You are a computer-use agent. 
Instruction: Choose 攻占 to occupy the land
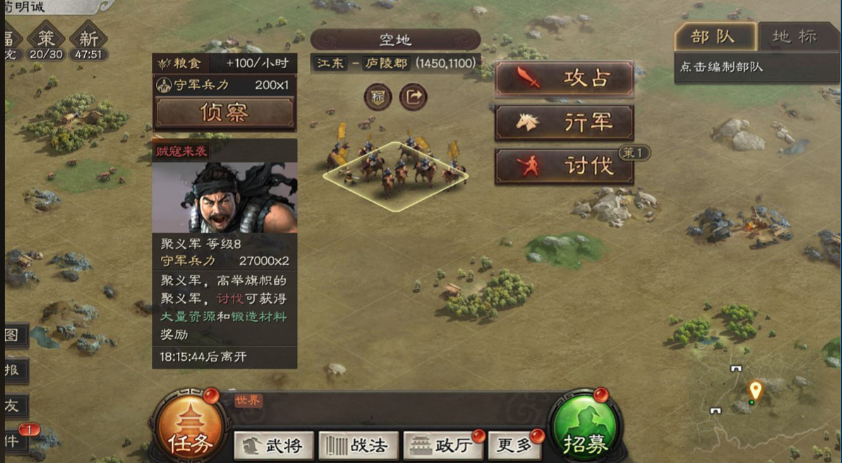click(564, 79)
